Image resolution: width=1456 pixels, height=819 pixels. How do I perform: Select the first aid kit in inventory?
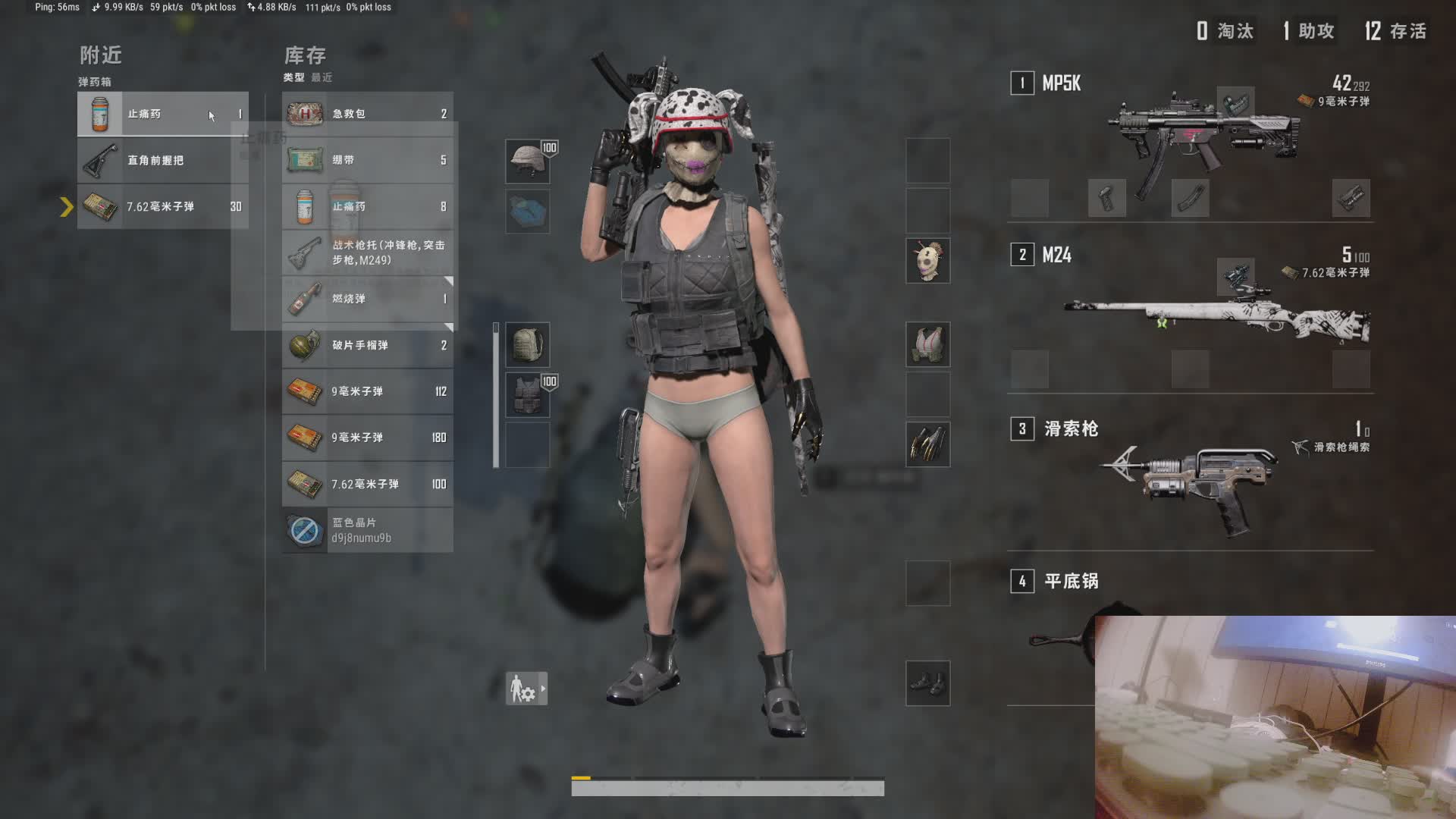pyautogui.click(x=368, y=114)
